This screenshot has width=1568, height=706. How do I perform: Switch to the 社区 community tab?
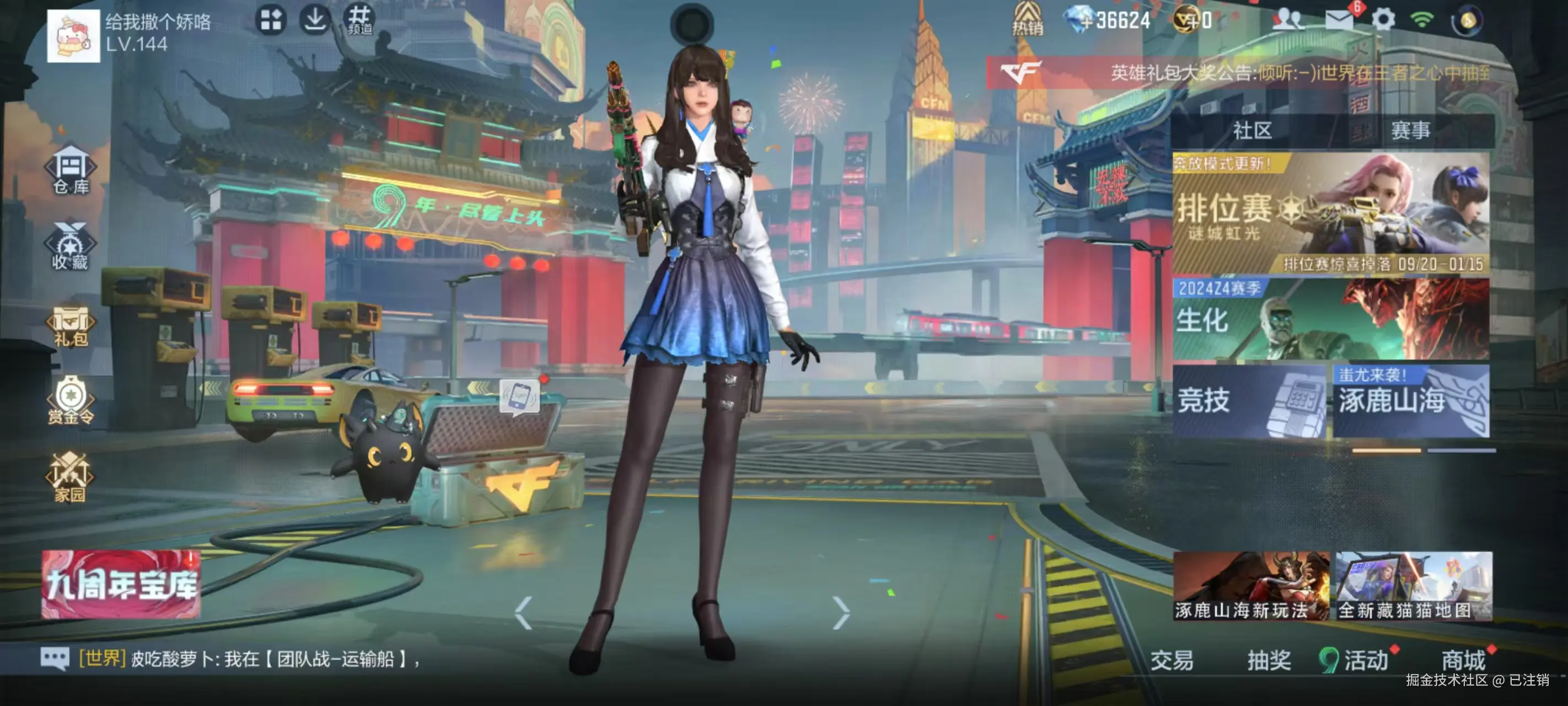pos(1252,130)
